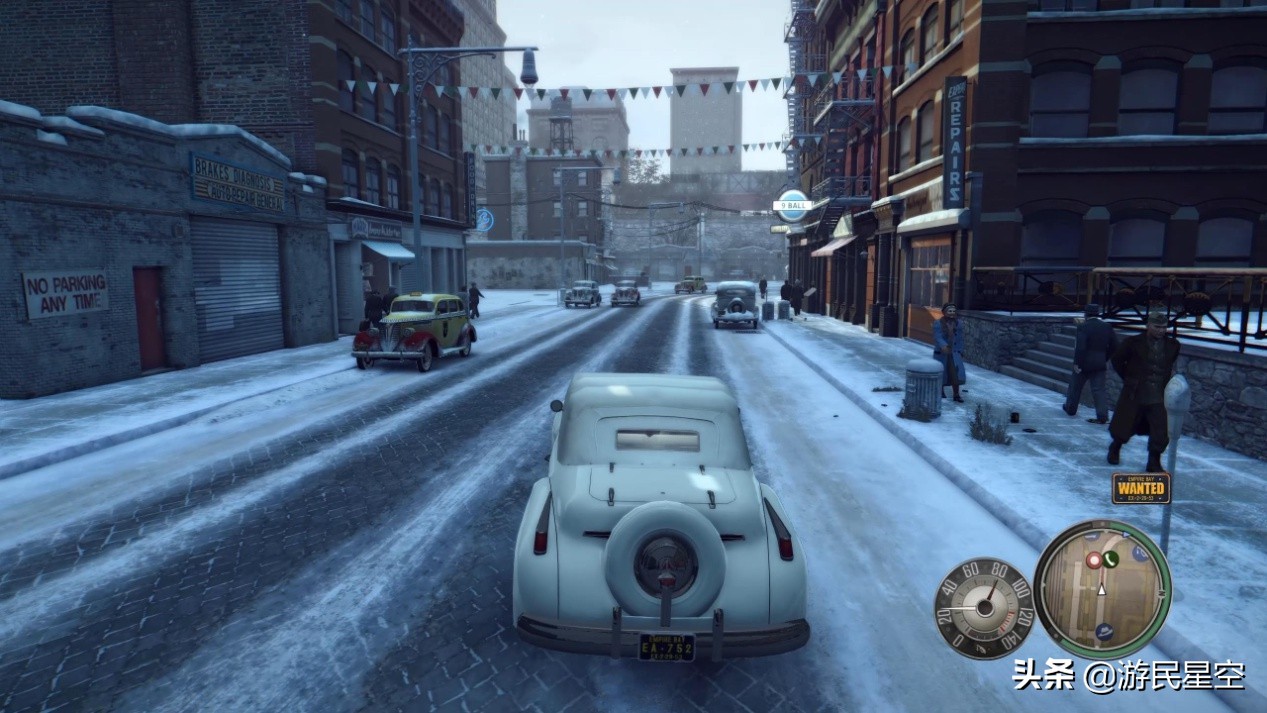This screenshot has height=713, width=1267.
Task: Select the green telephone marker on minimap
Action: point(1110,559)
